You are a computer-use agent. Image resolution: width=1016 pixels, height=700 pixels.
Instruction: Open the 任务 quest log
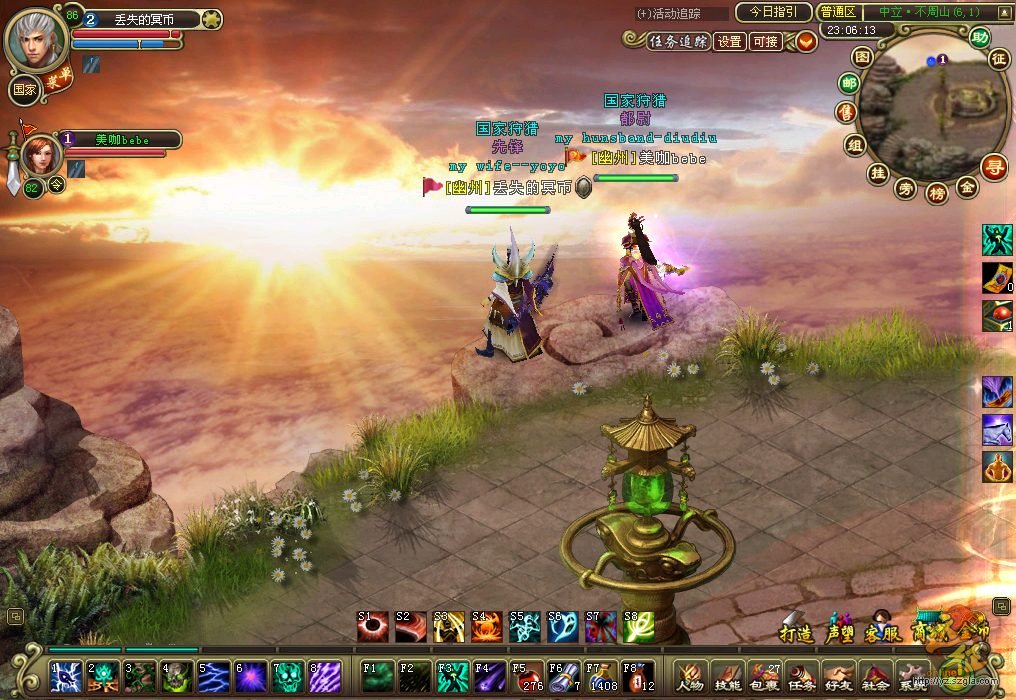pos(803,676)
